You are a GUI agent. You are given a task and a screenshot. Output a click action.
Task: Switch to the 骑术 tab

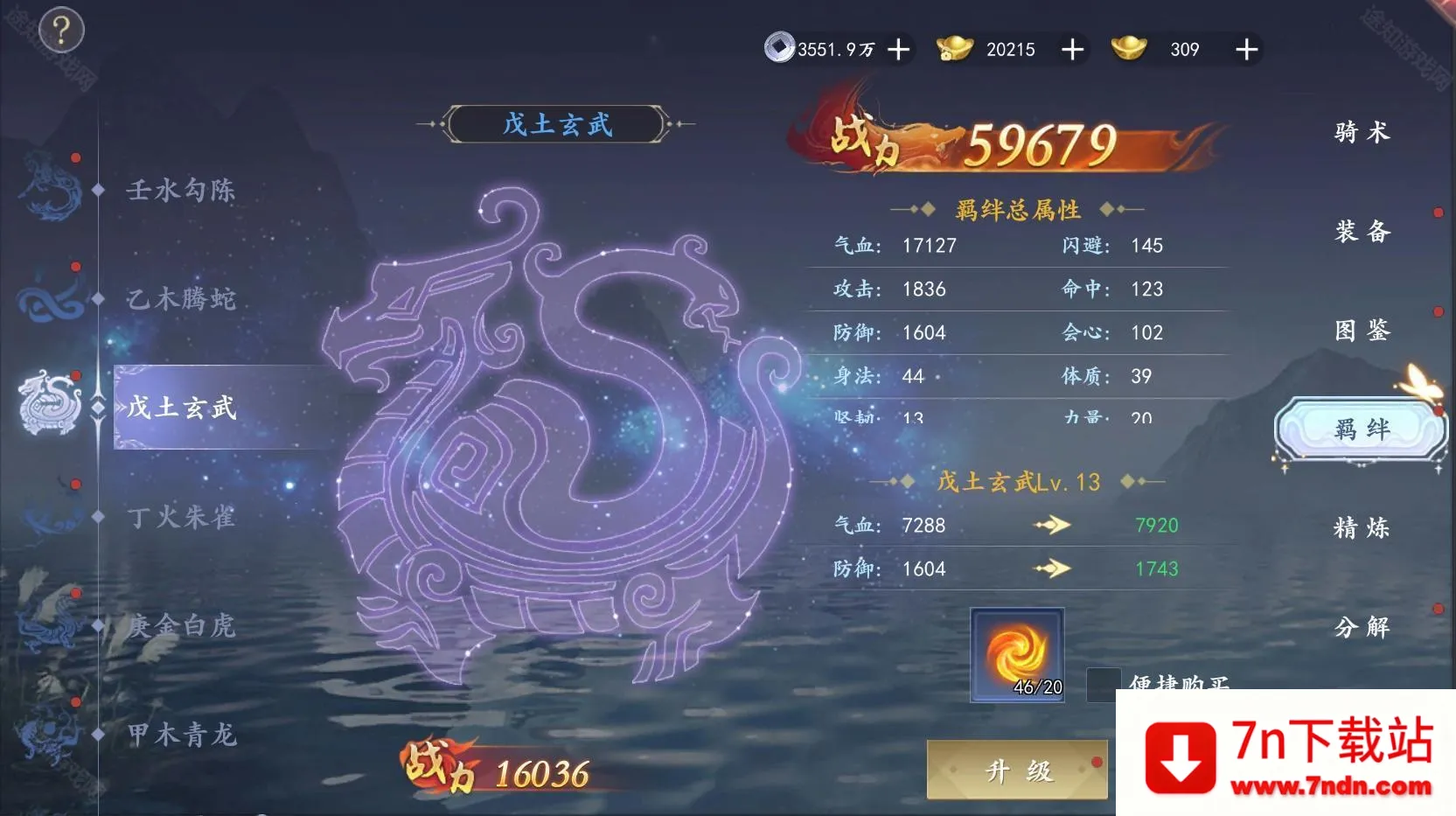(1362, 133)
